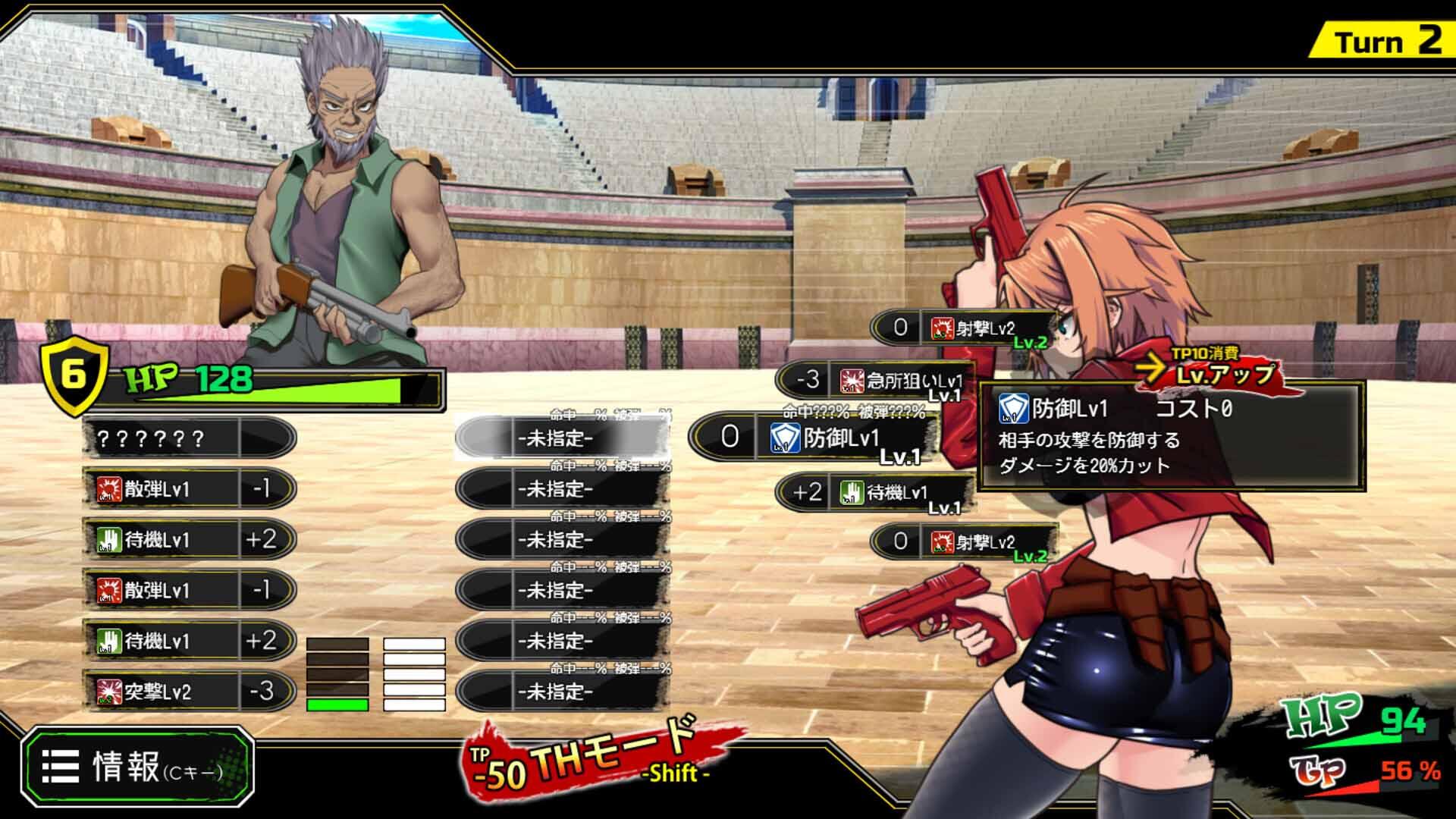The height and width of the screenshot is (819, 1456).
Task: Select the enemy's 散弾Lv1 scatter shot icon
Action: point(110,488)
